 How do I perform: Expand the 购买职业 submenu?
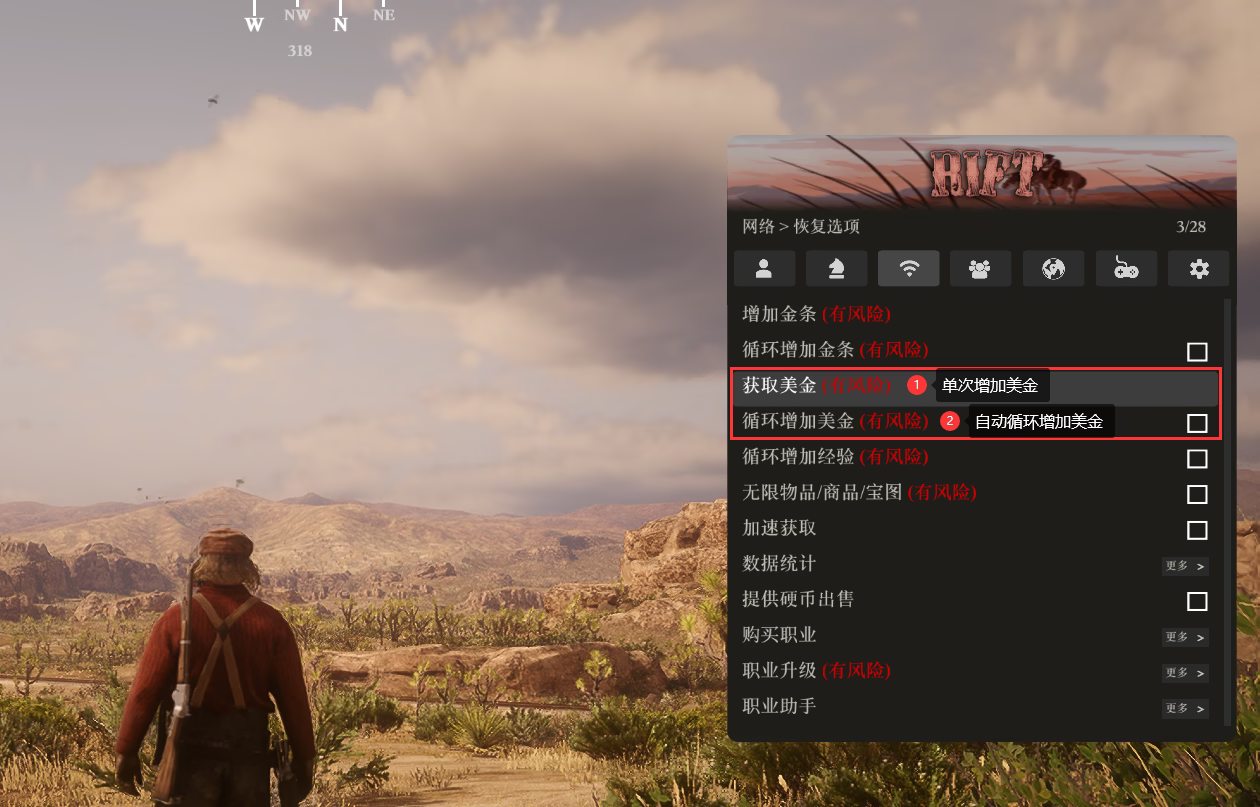pos(1185,637)
